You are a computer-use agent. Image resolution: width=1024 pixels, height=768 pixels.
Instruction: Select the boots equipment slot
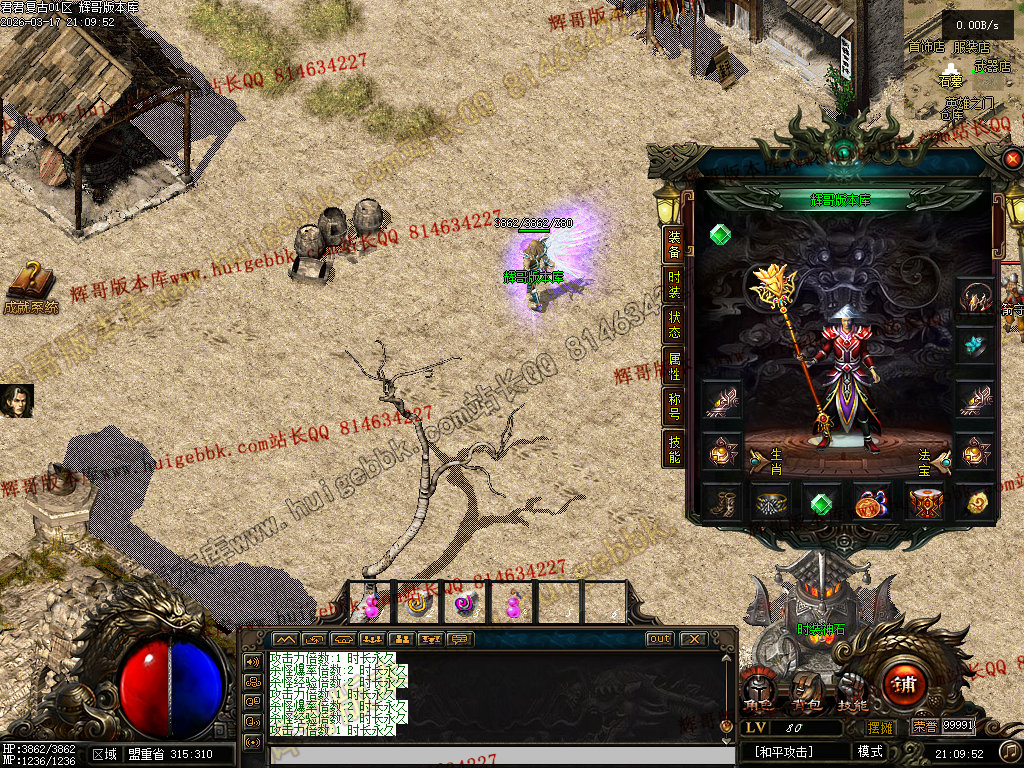pyautogui.click(x=721, y=502)
